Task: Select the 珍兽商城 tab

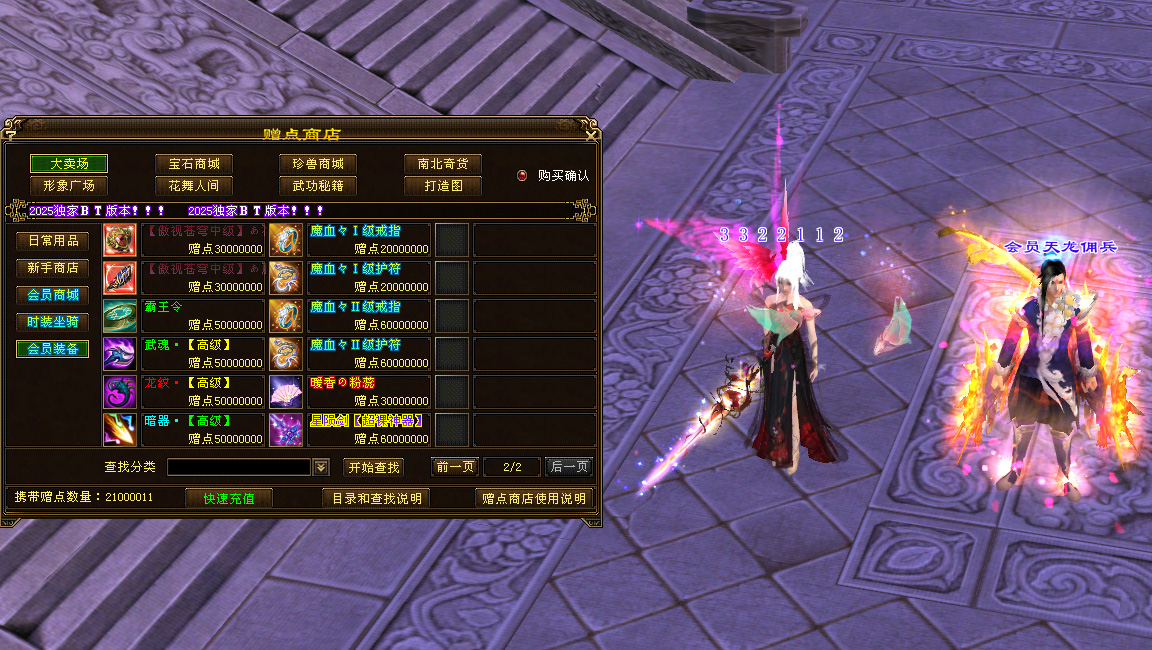Action: [318, 163]
